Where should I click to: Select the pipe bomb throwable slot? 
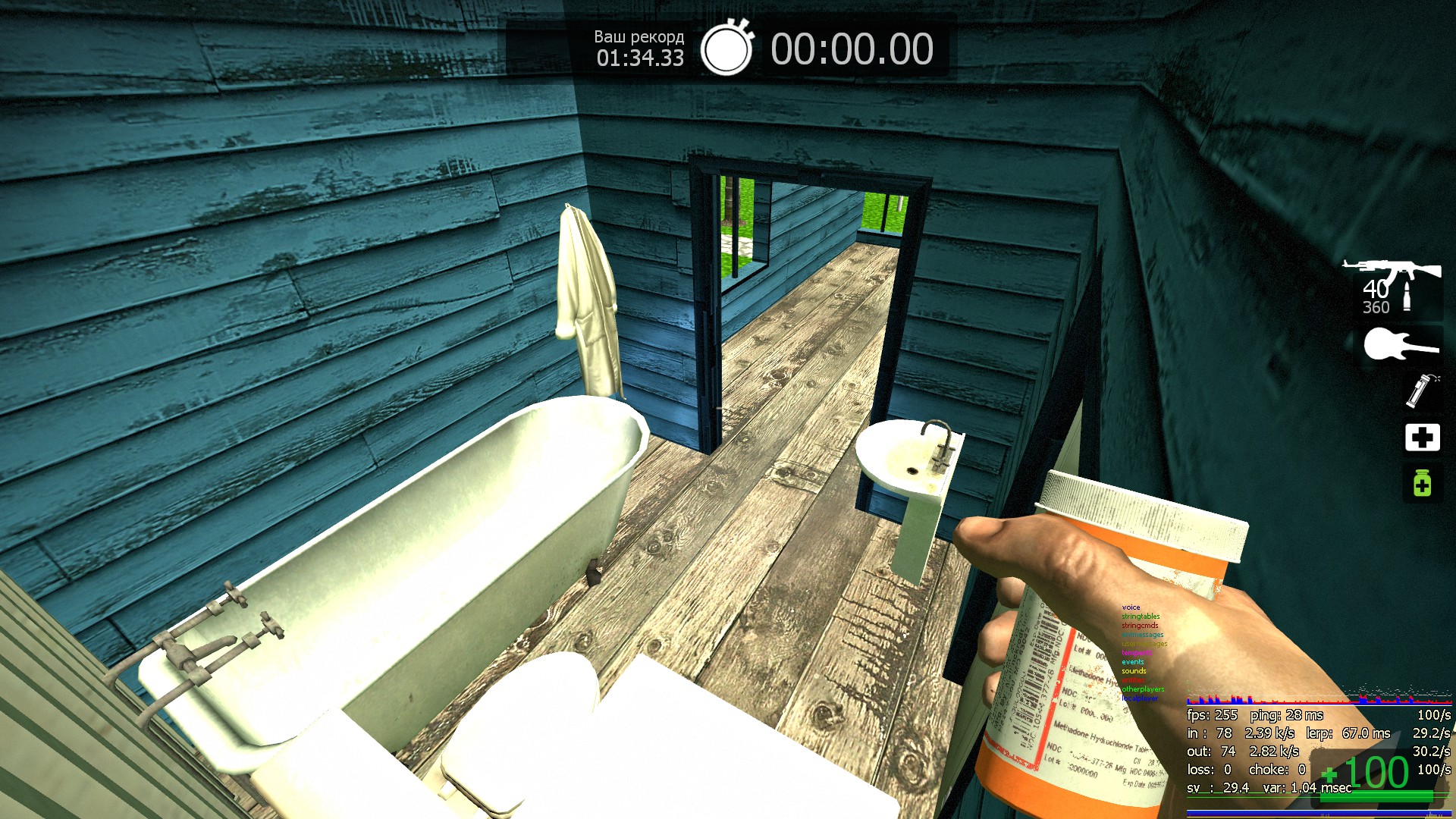pyautogui.click(x=1421, y=391)
